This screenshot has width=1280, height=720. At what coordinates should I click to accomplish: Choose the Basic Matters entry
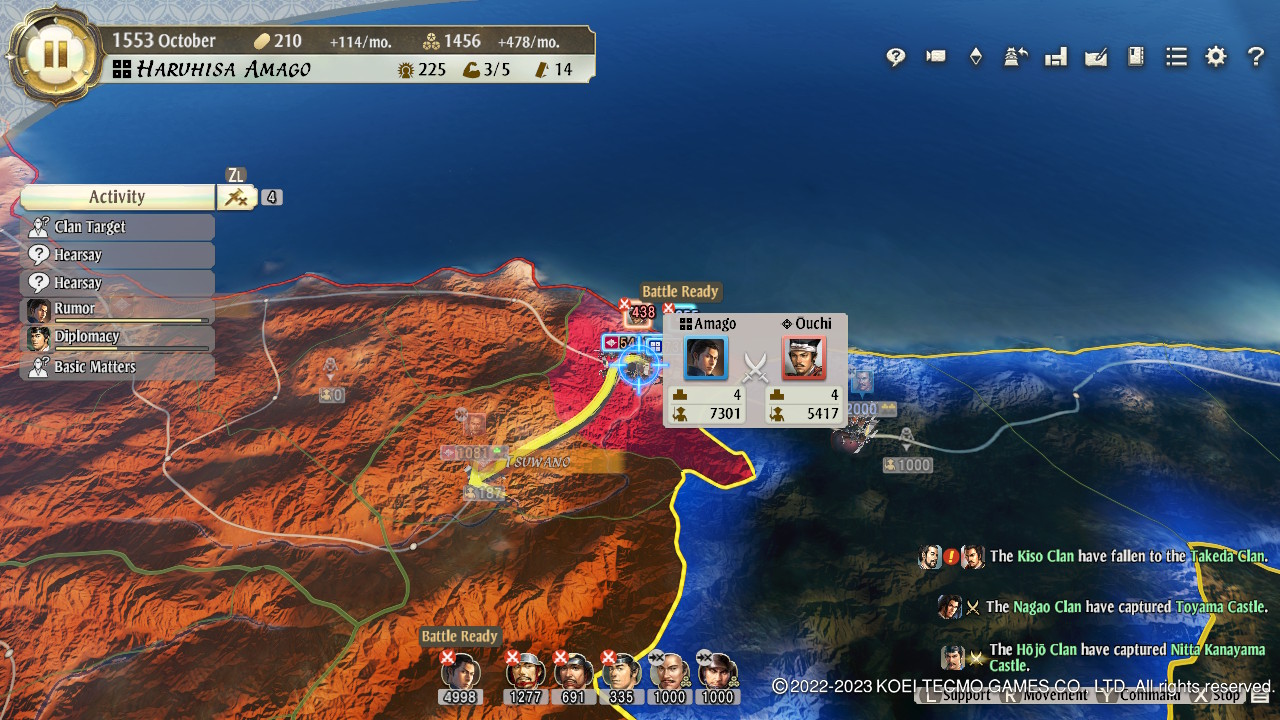click(x=117, y=367)
